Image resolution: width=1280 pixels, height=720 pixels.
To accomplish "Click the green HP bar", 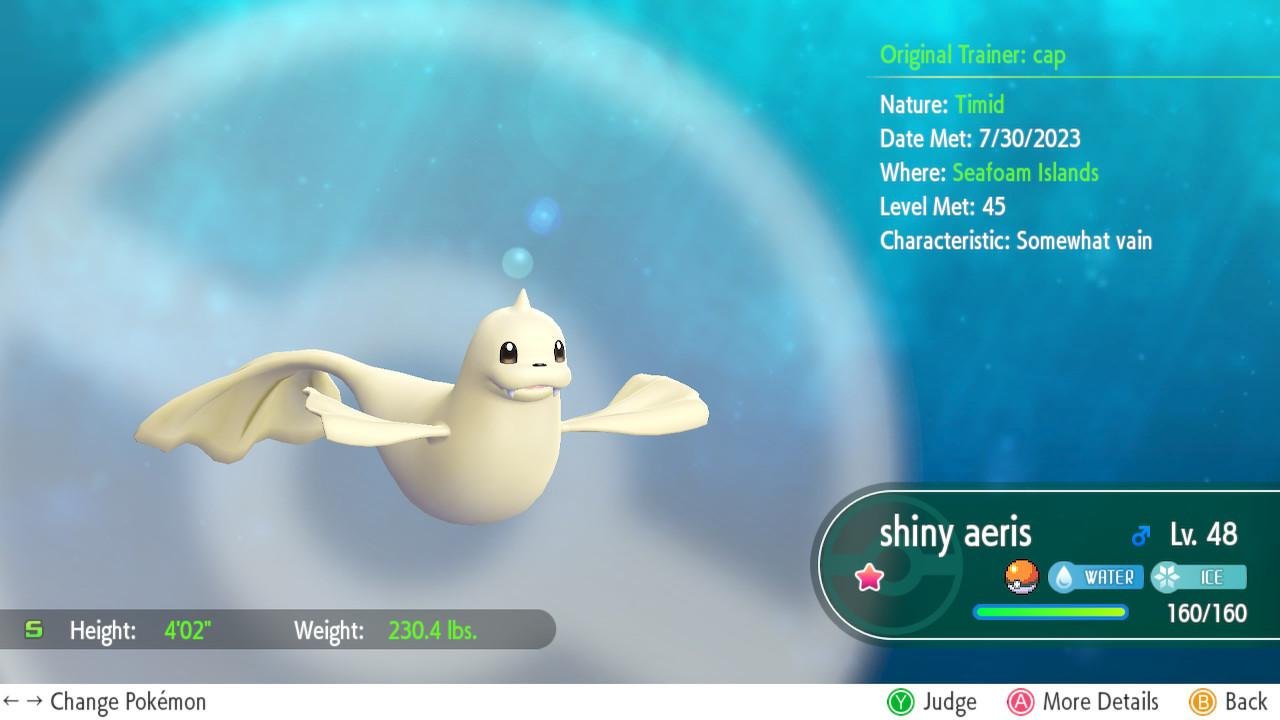I will [x=1050, y=610].
